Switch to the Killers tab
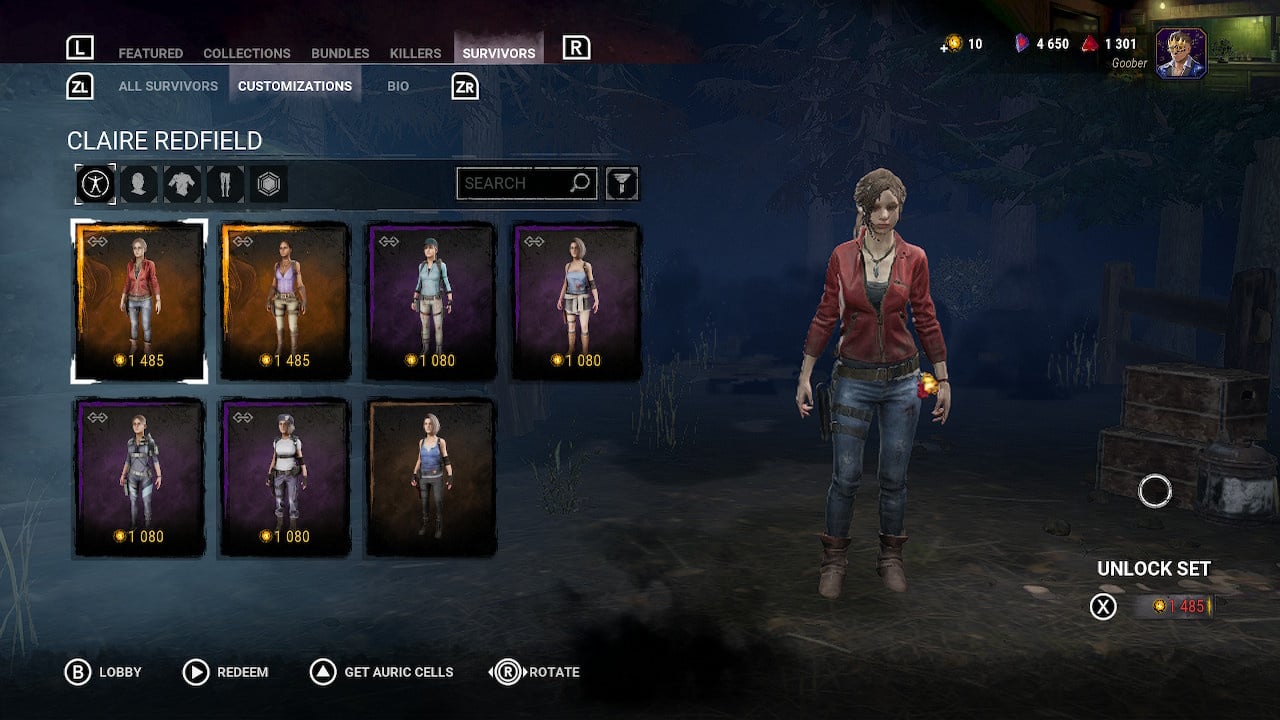Viewport: 1280px width, 720px height. [x=415, y=53]
